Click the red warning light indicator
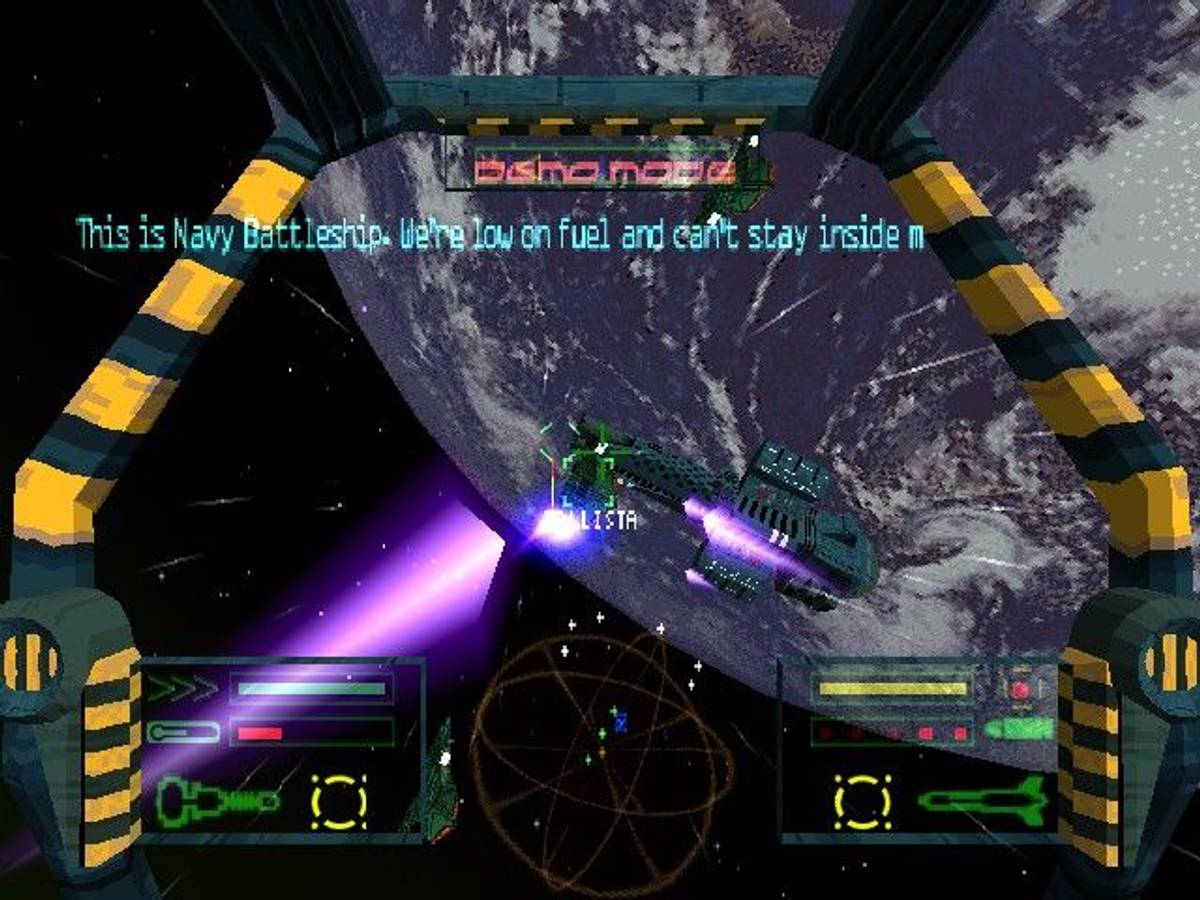This screenshot has height=900, width=1200. 1019,689
